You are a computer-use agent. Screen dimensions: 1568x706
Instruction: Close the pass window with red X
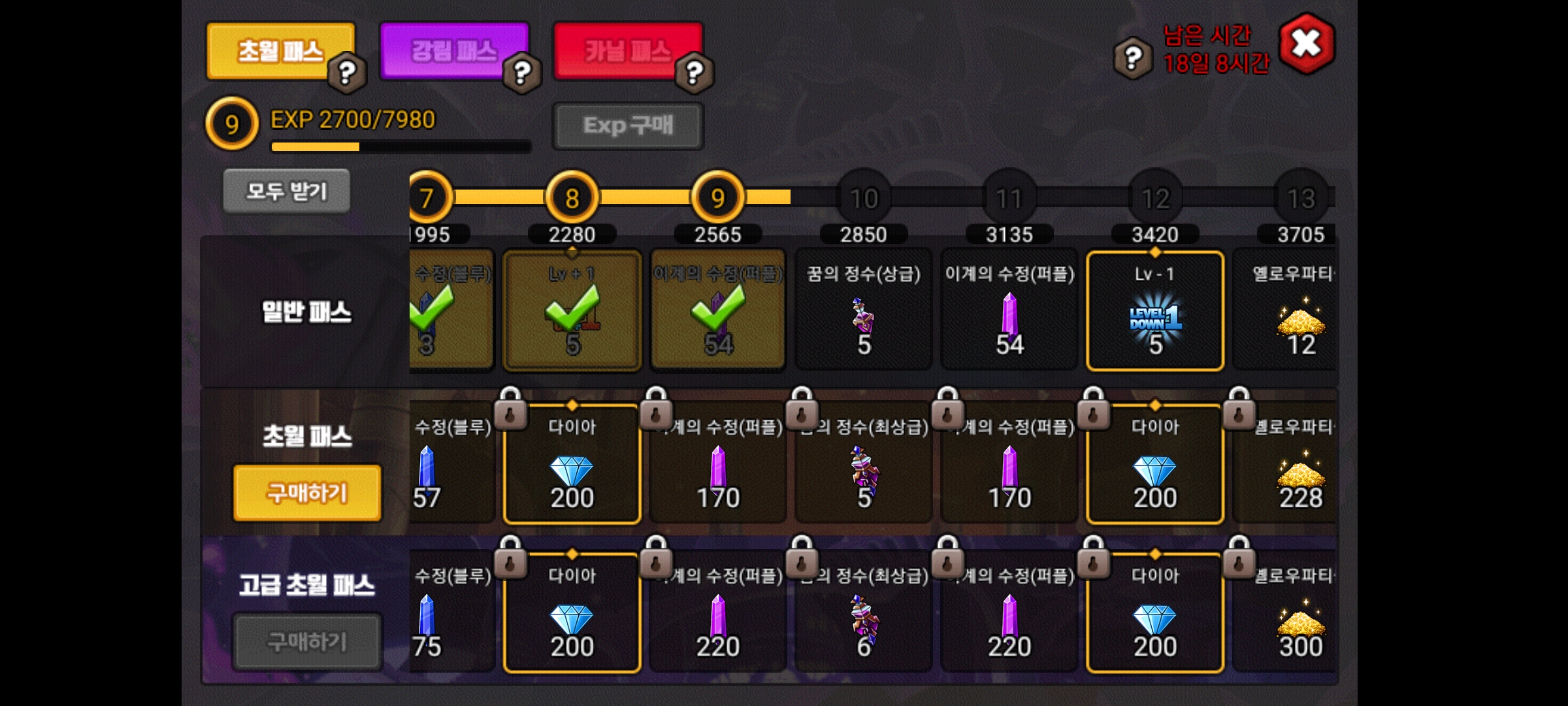pos(1307,44)
